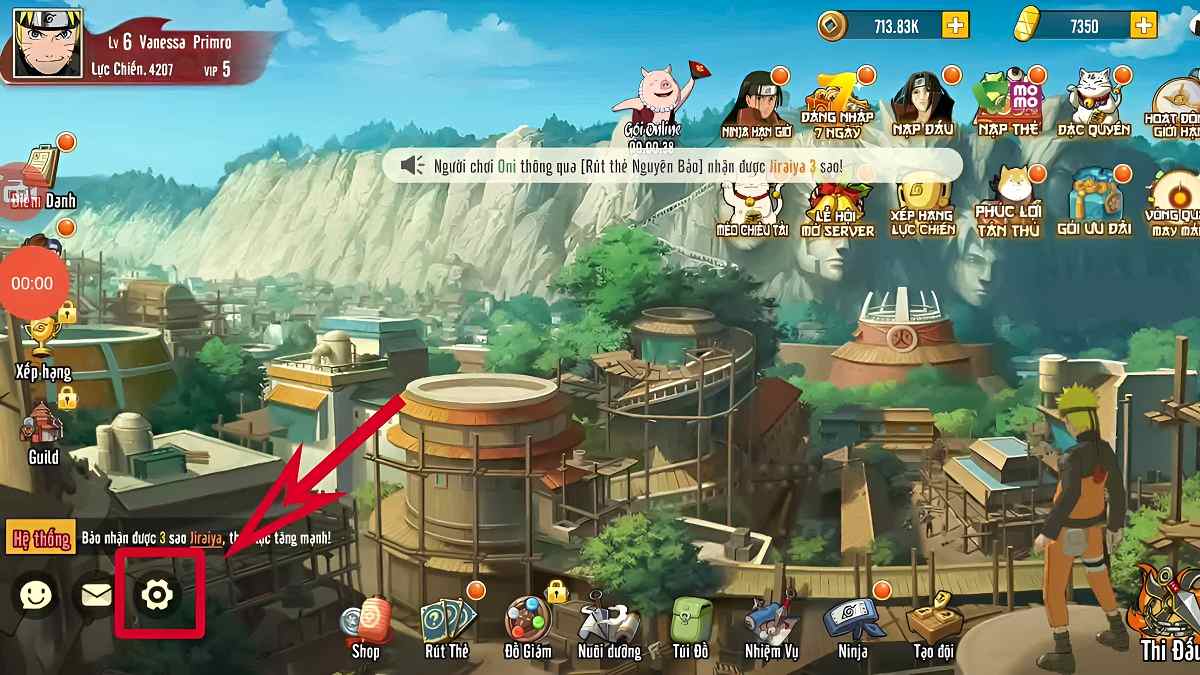Open Đăng Nhập 7 Ngày login event
This screenshot has width=1200, height=675.
coord(837,104)
